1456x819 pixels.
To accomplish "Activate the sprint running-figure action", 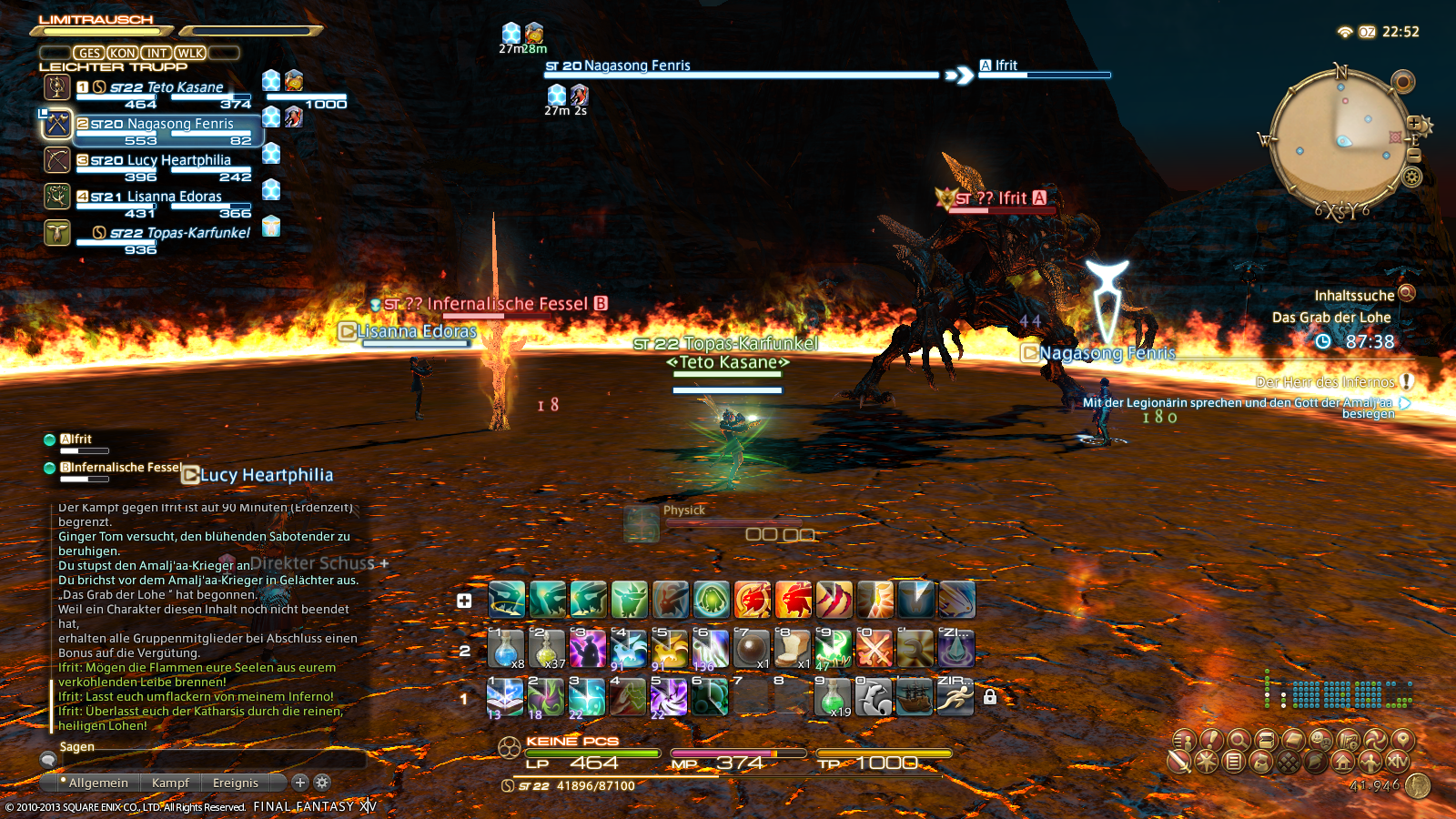I will coord(955,698).
